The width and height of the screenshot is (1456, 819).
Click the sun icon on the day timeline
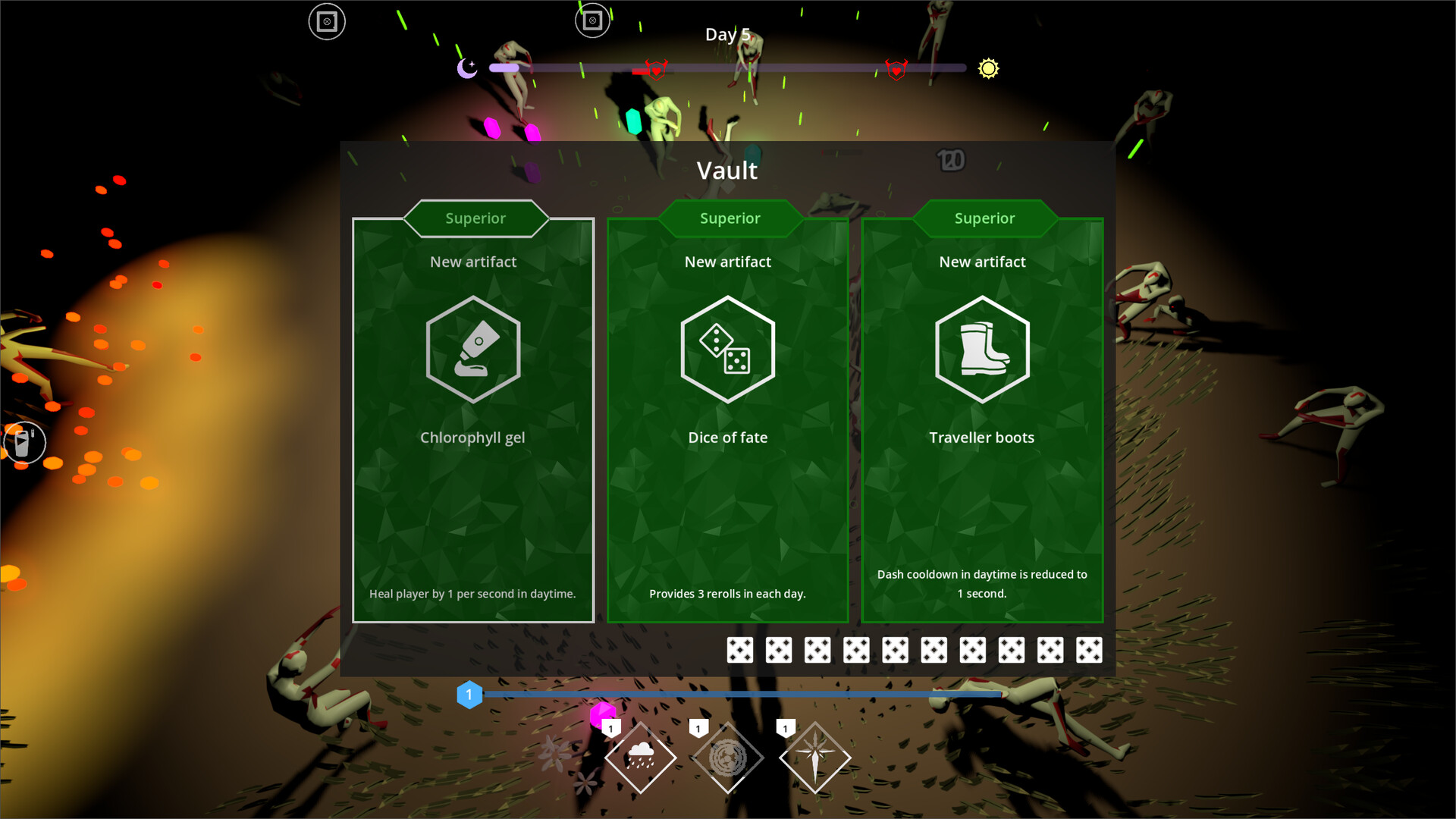pos(988,69)
